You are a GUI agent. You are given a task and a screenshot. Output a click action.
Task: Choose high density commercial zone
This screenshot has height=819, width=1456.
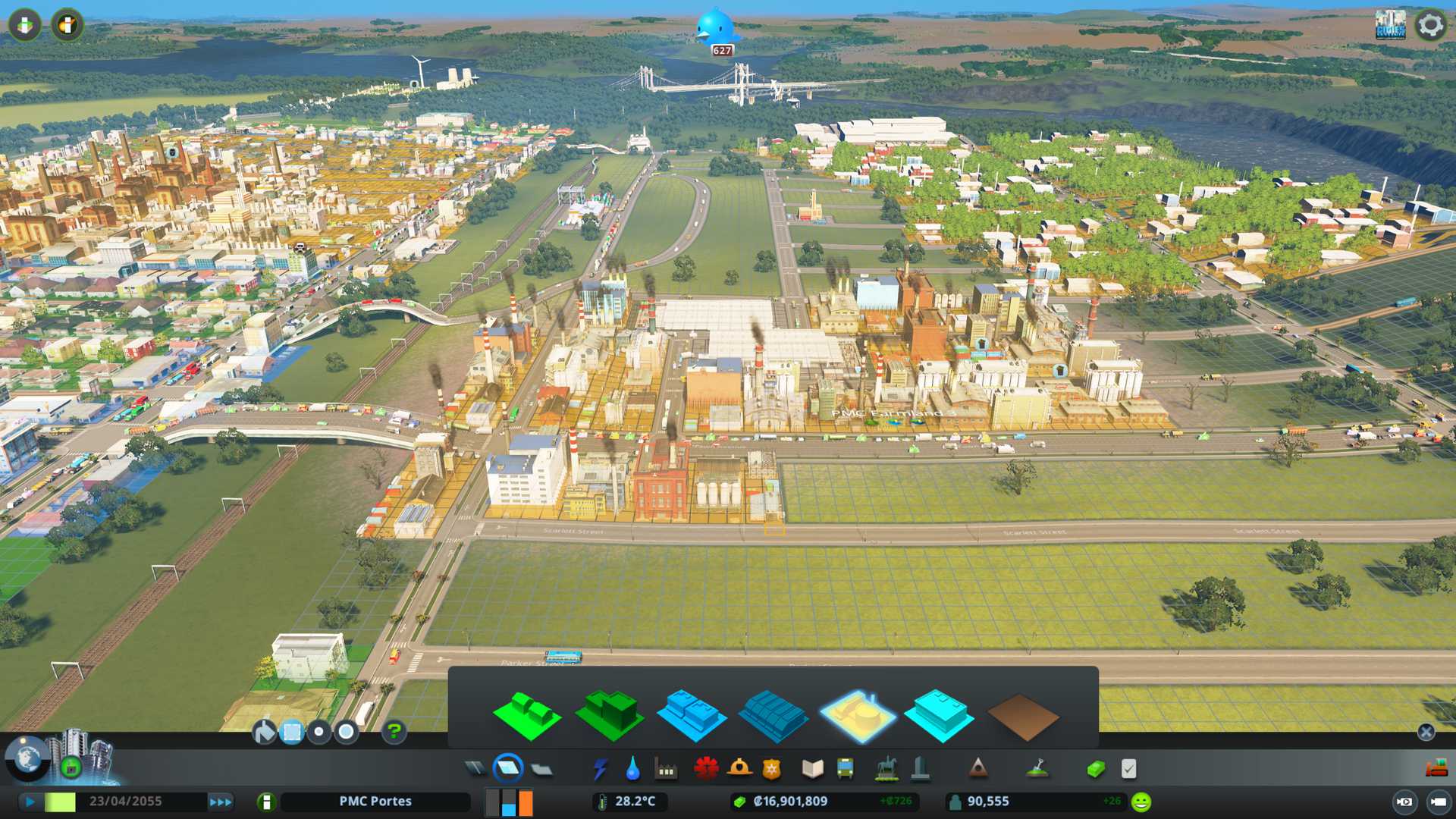(773, 715)
